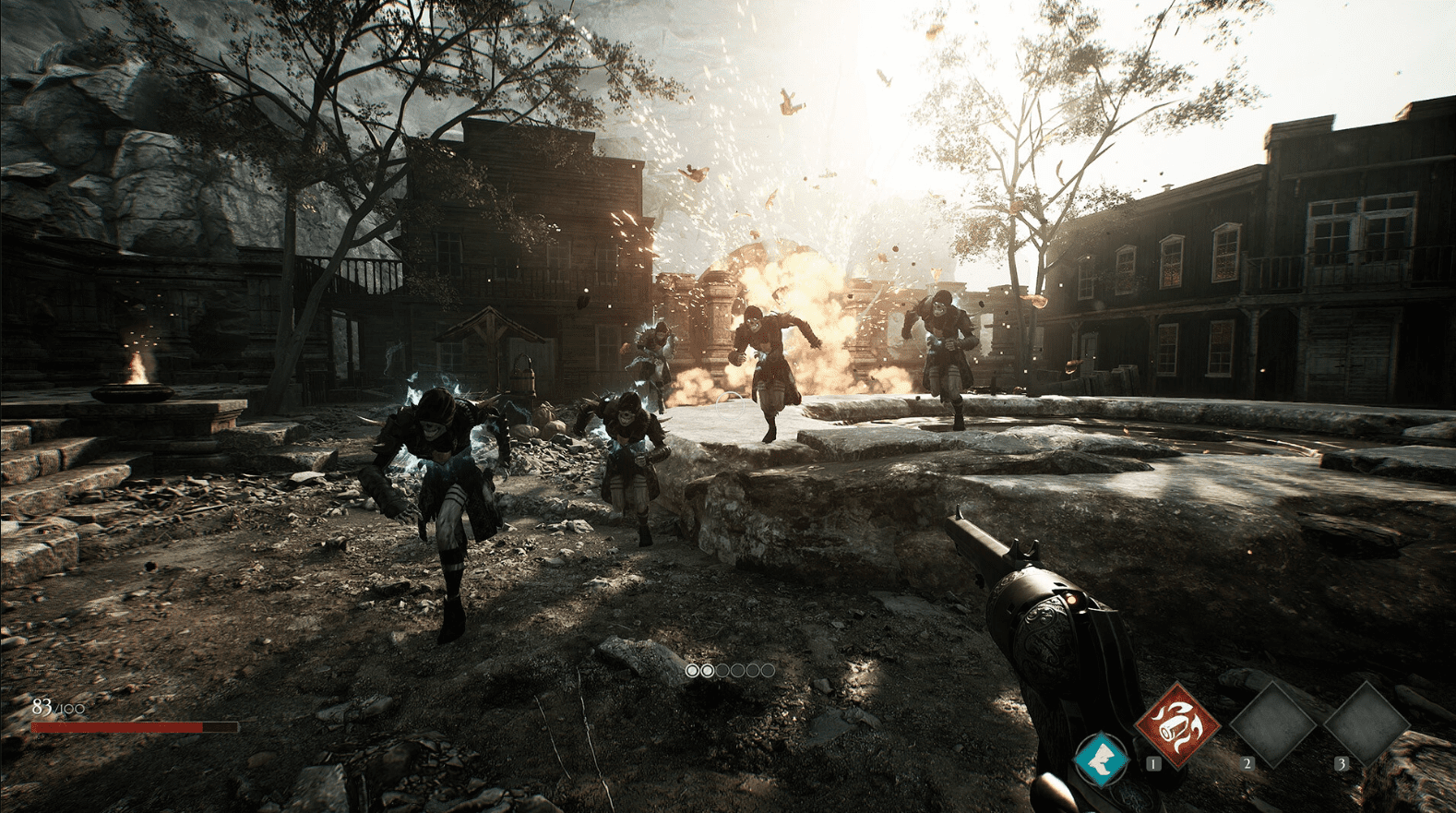Click the last empty ammo pip
The width and height of the screenshot is (1456, 813).
tap(767, 671)
